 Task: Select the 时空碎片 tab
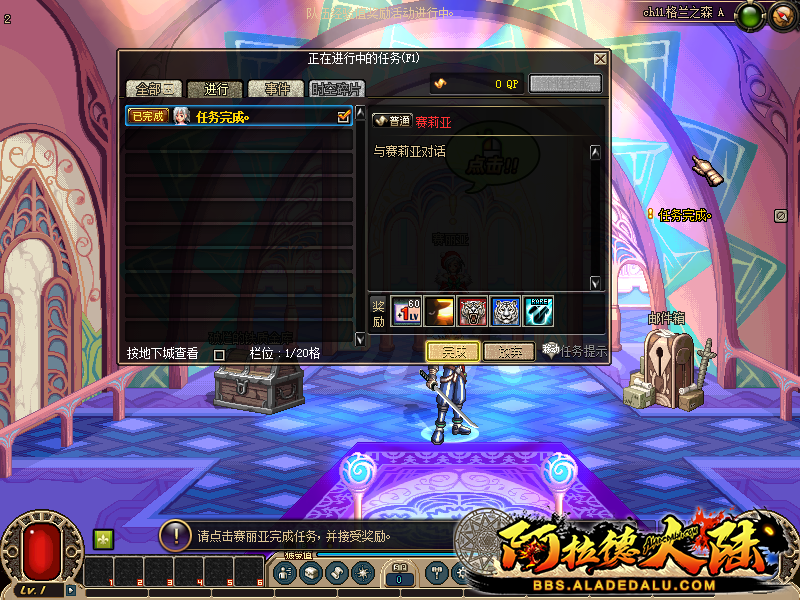337,89
